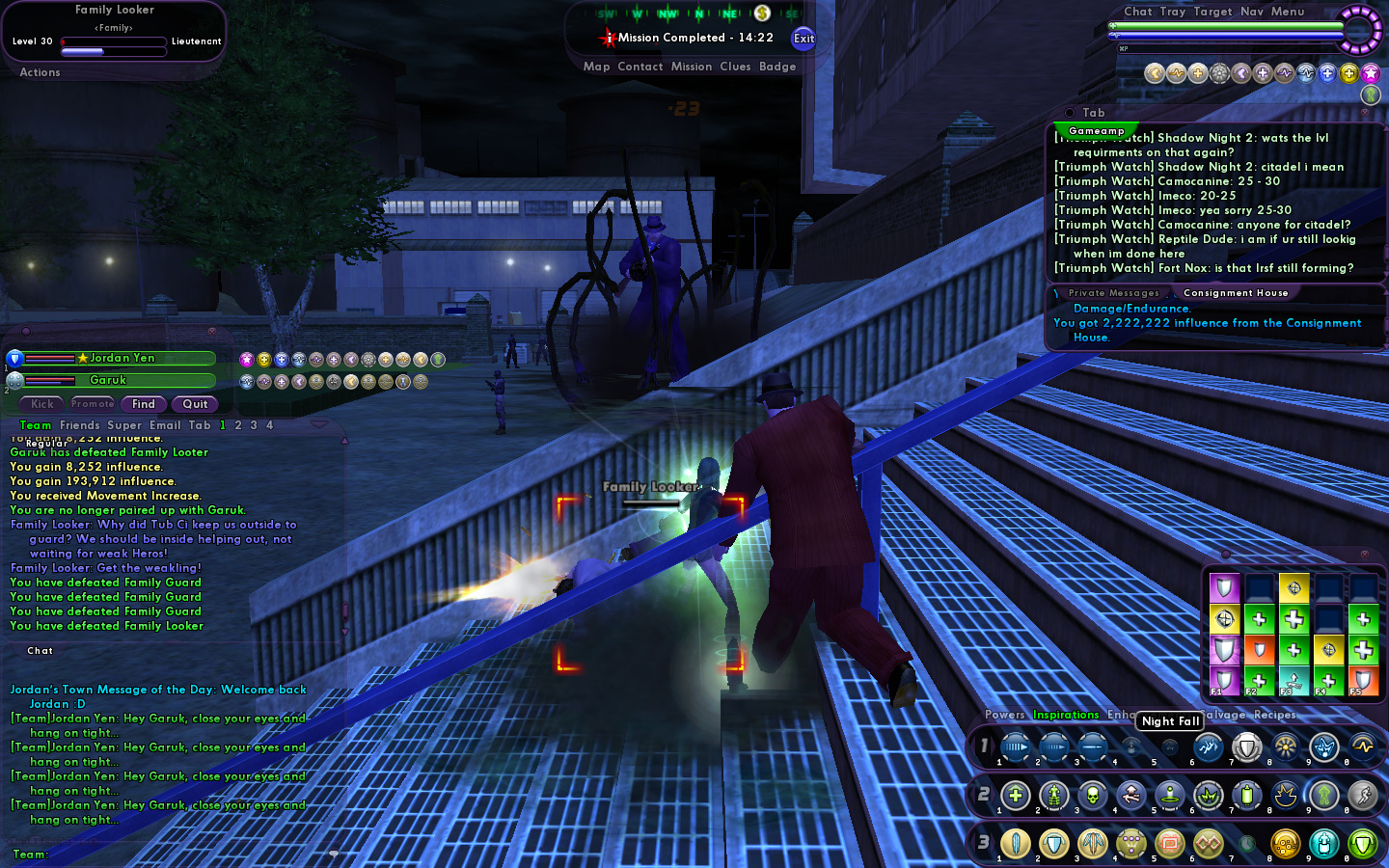Image resolution: width=1389 pixels, height=868 pixels.
Task: Open the Consignment House chat tab
Action: pyautogui.click(x=1236, y=293)
